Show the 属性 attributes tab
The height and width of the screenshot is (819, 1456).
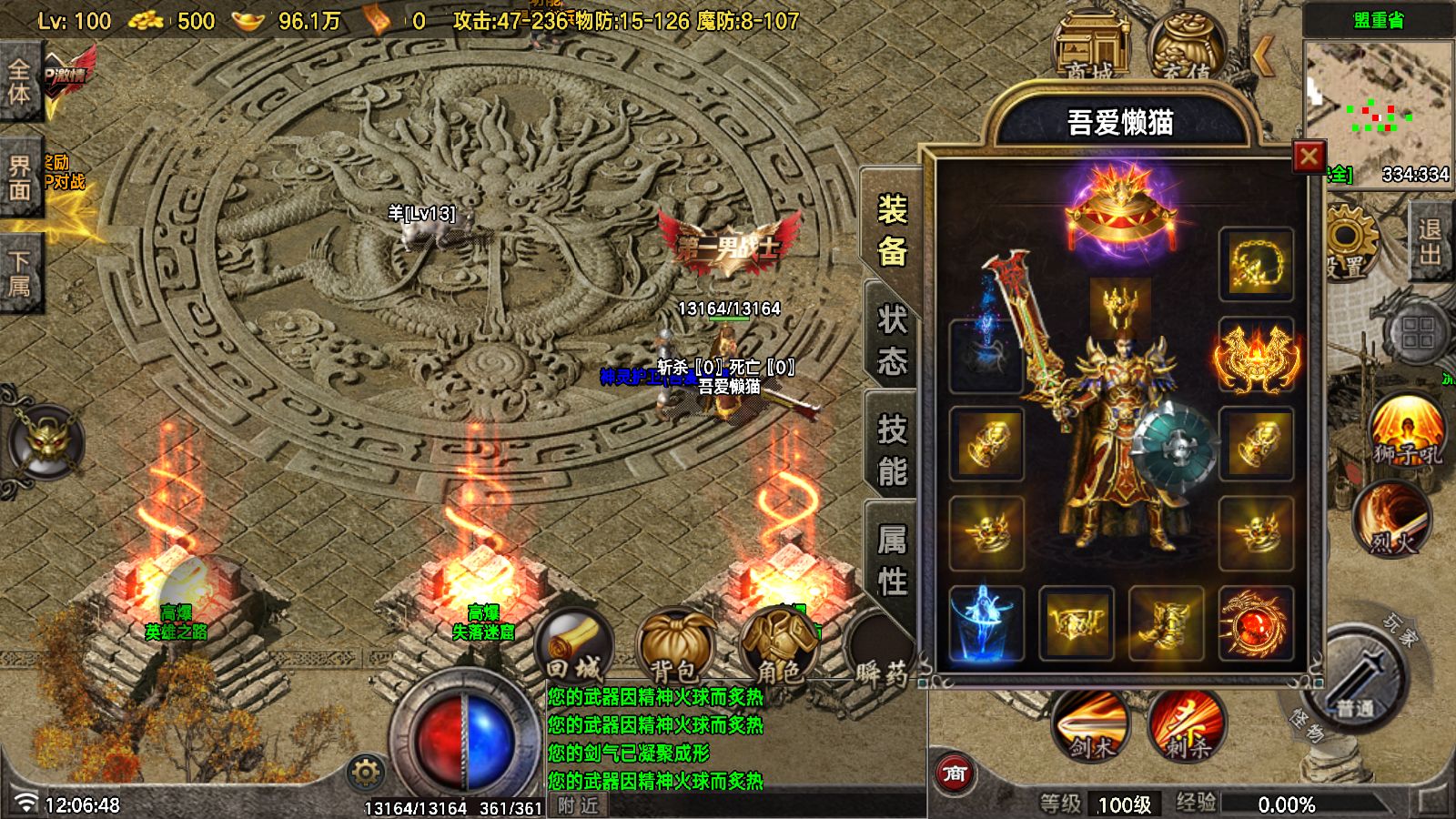[x=891, y=559]
